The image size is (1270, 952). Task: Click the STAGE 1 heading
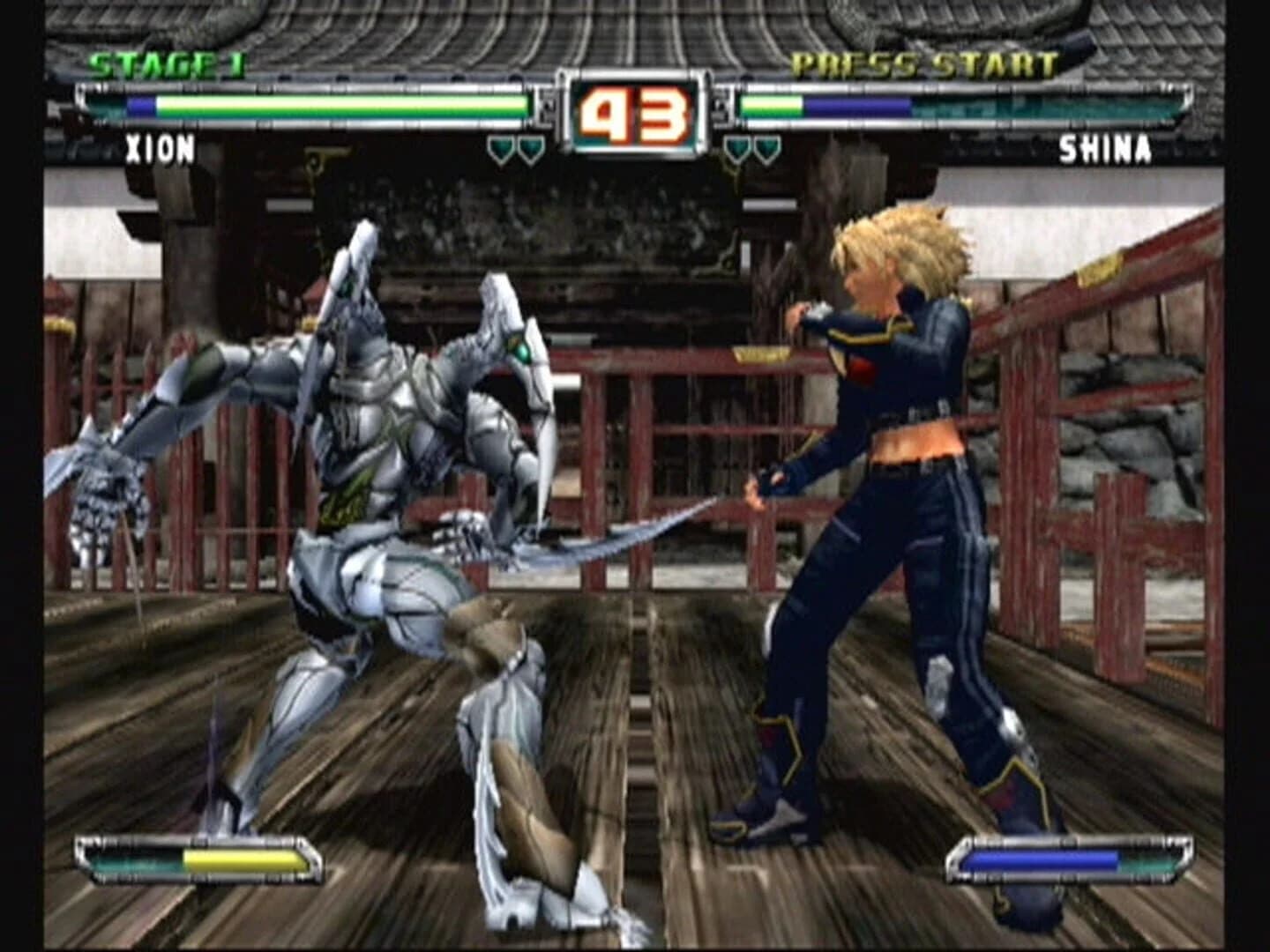coord(168,62)
